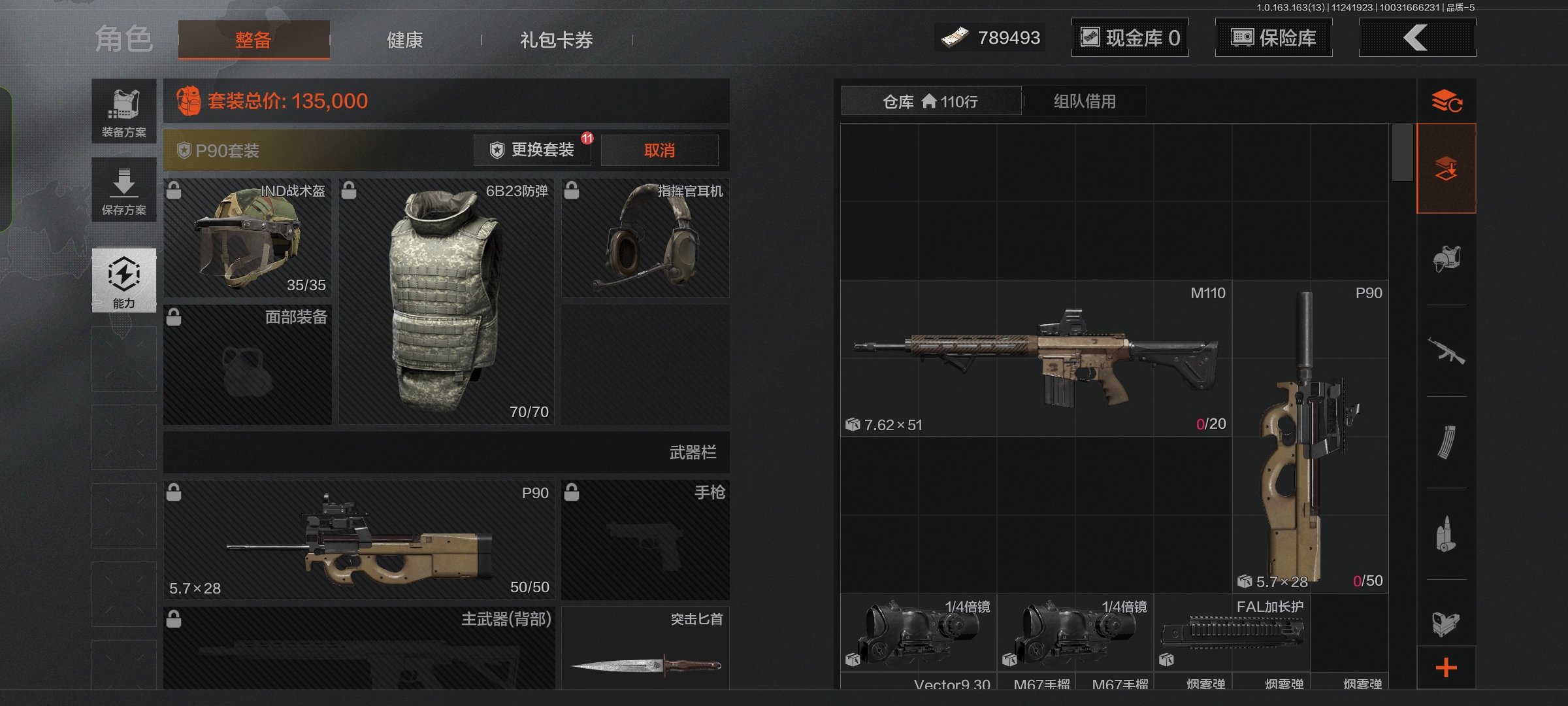Select the 整备 tab

(x=253, y=40)
